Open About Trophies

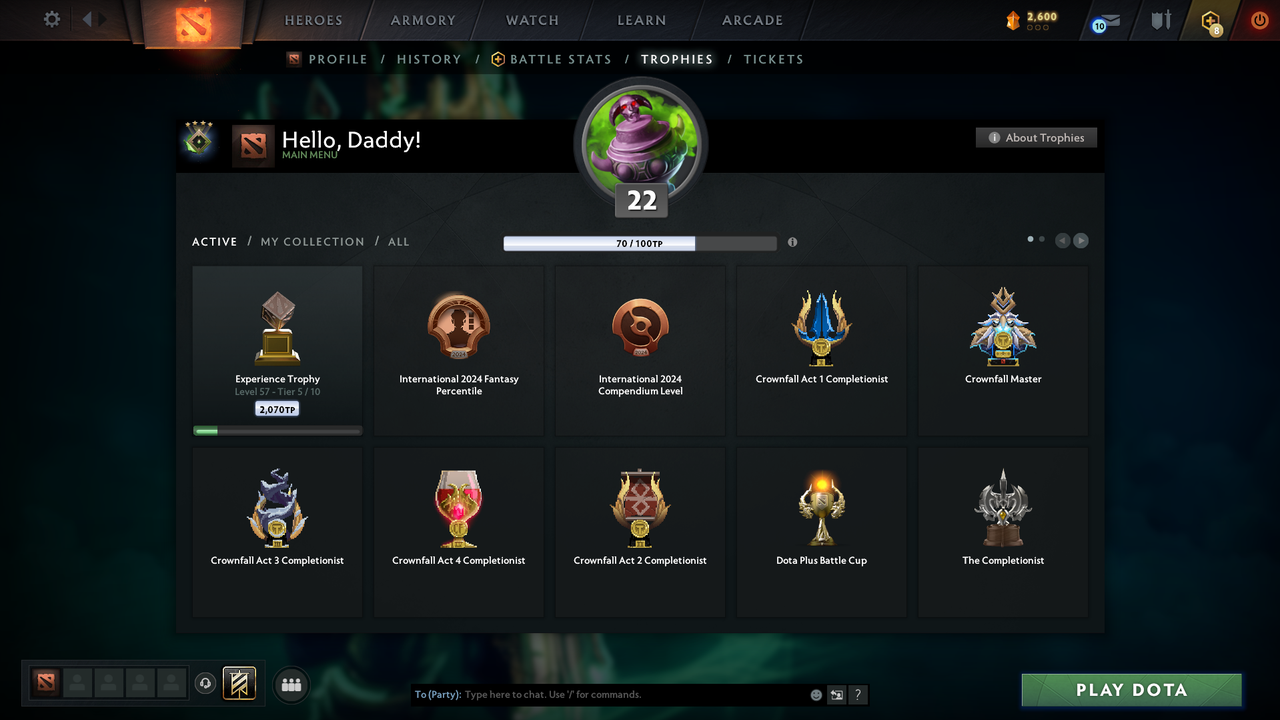(x=1036, y=137)
